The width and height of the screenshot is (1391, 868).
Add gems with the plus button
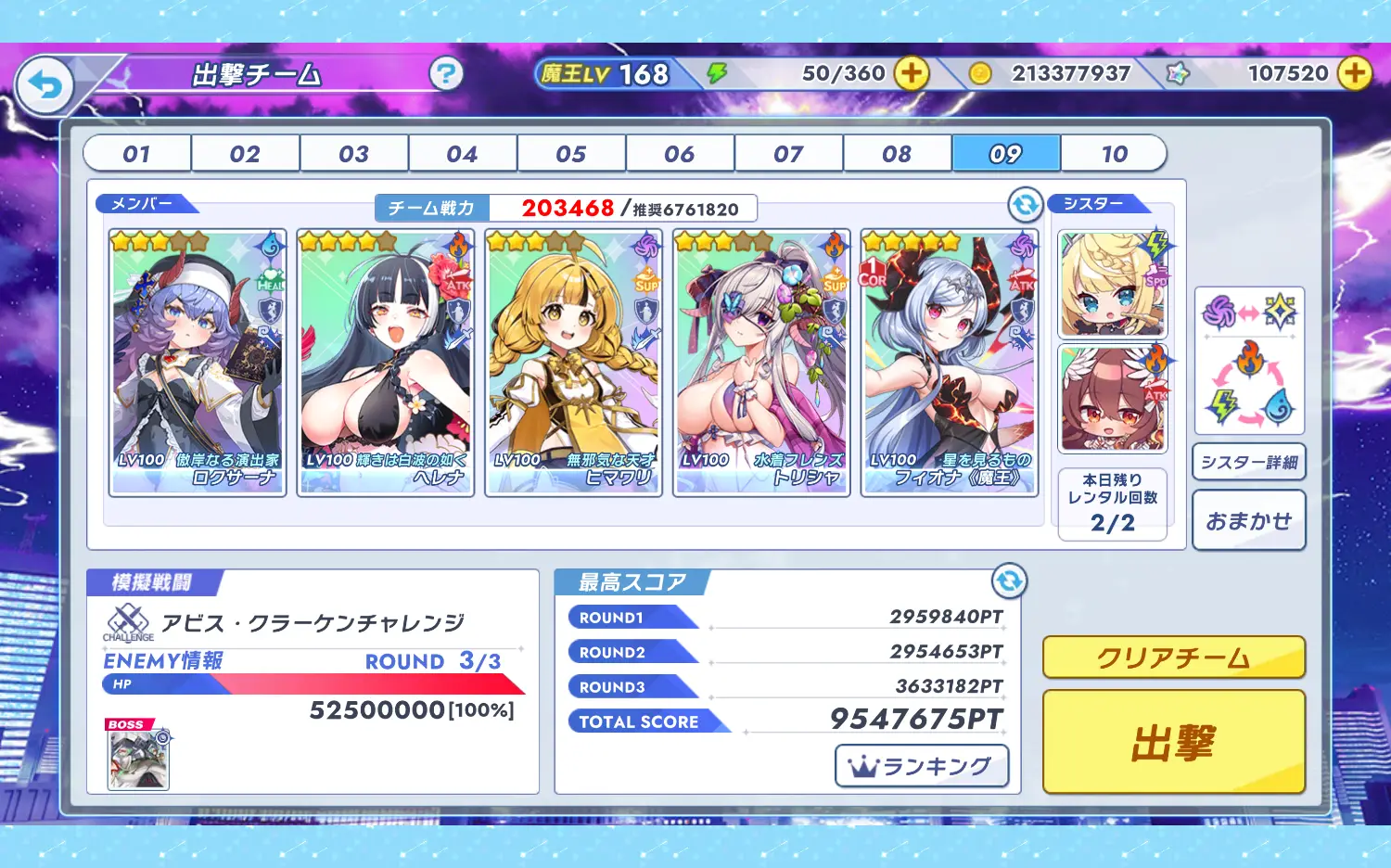(1355, 73)
